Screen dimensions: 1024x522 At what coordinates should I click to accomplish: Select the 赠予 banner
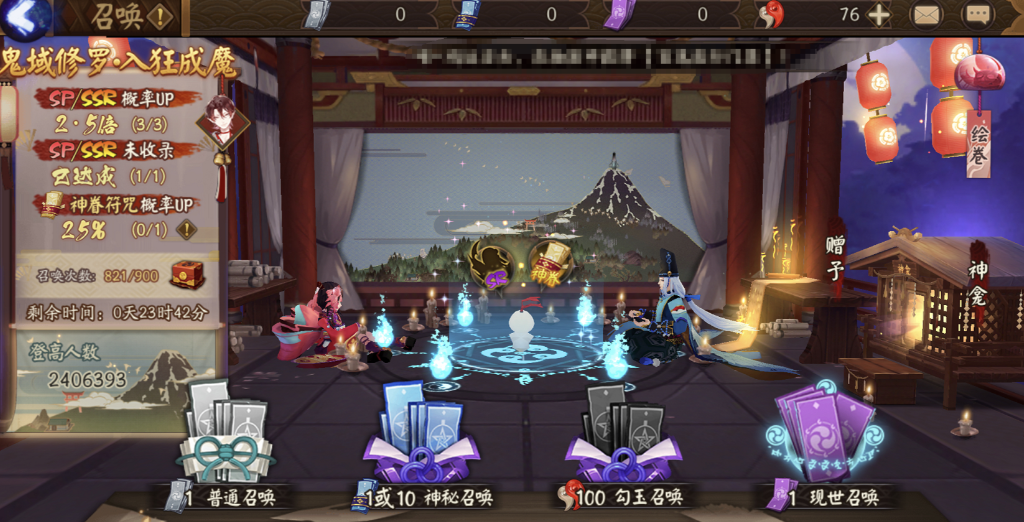click(x=836, y=257)
